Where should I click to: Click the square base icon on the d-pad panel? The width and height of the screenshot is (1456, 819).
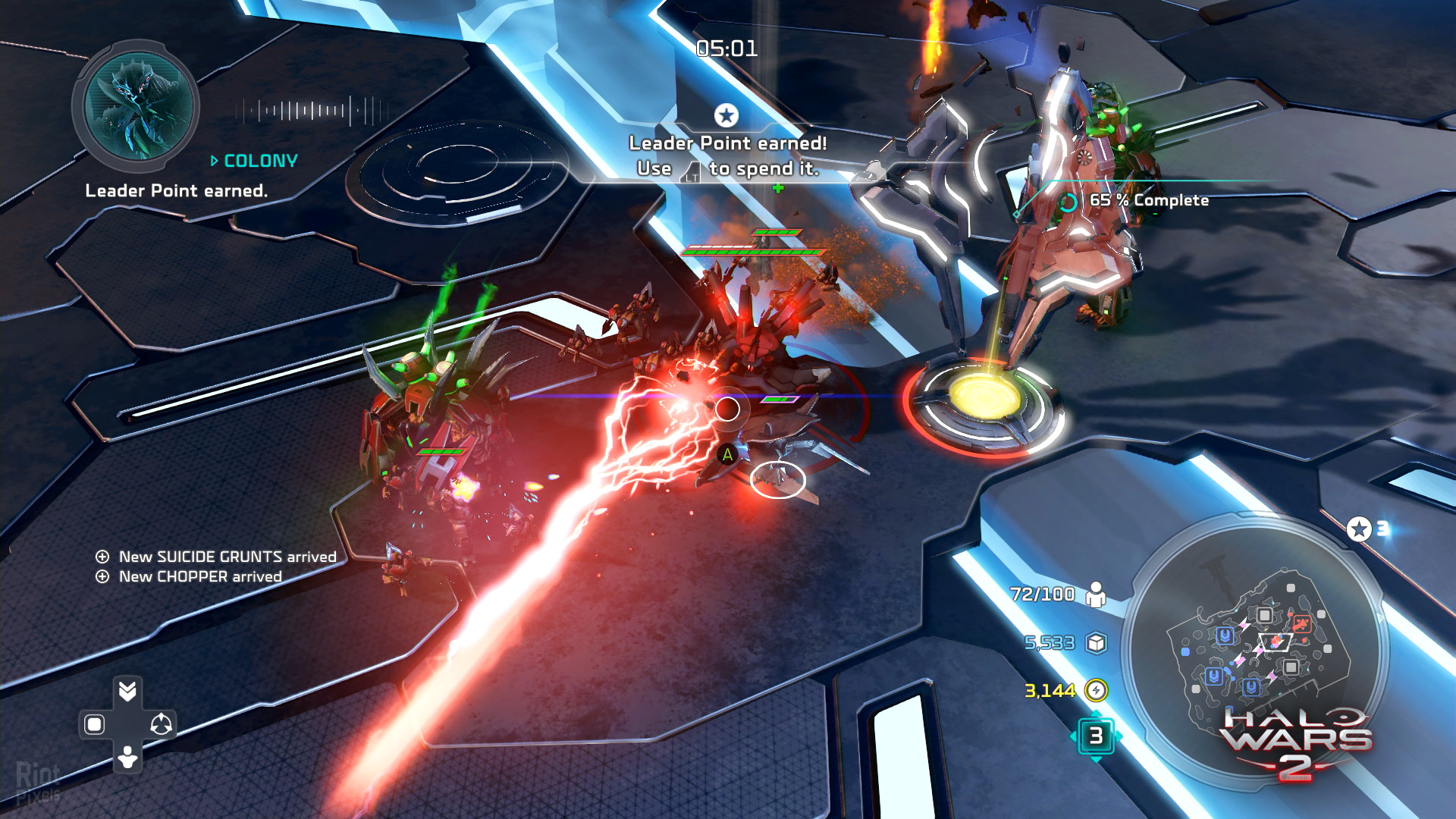click(94, 724)
